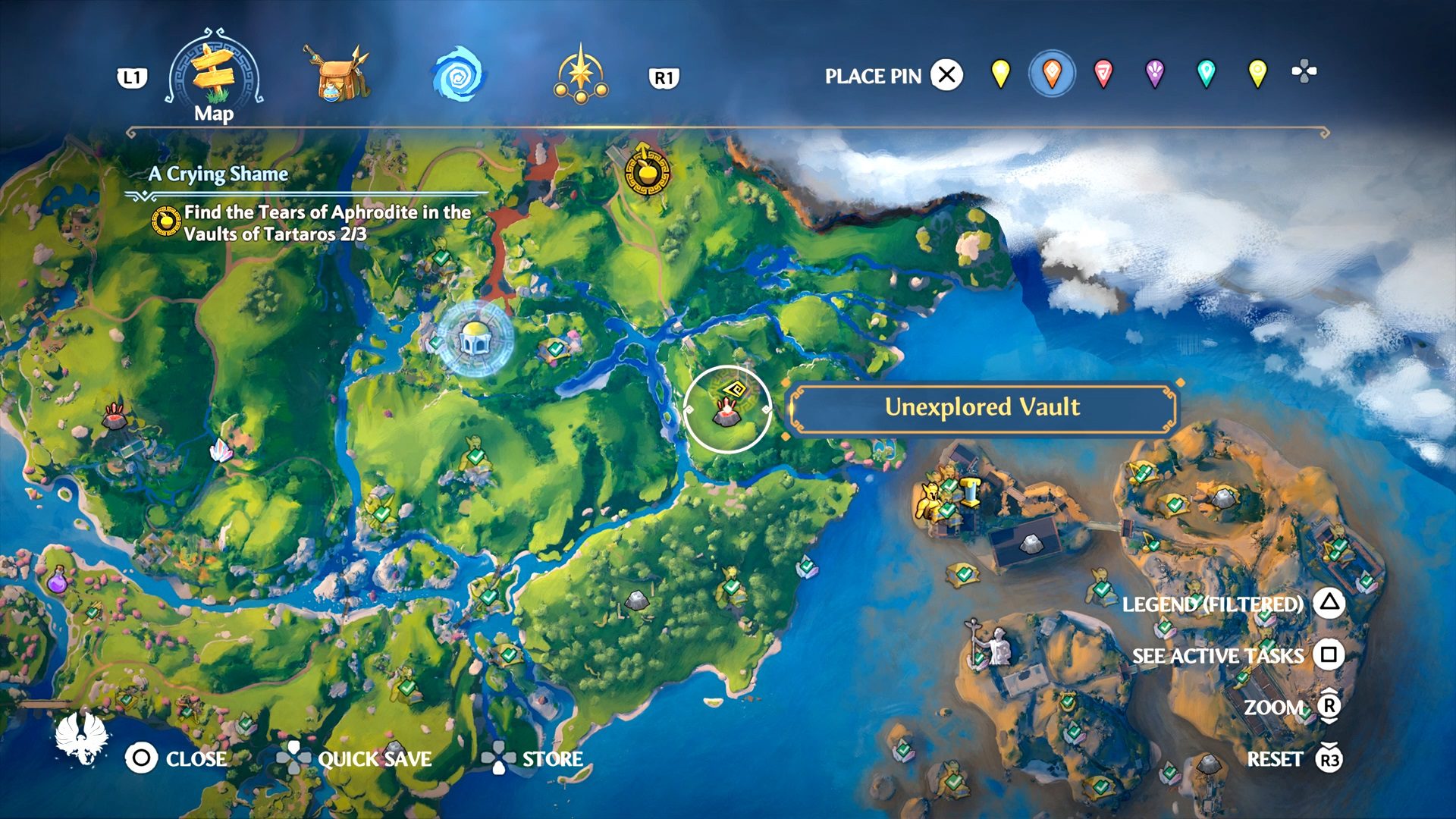The width and height of the screenshot is (1456, 819).
Task: Select the domed temple map marker
Action: pos(475,338)
